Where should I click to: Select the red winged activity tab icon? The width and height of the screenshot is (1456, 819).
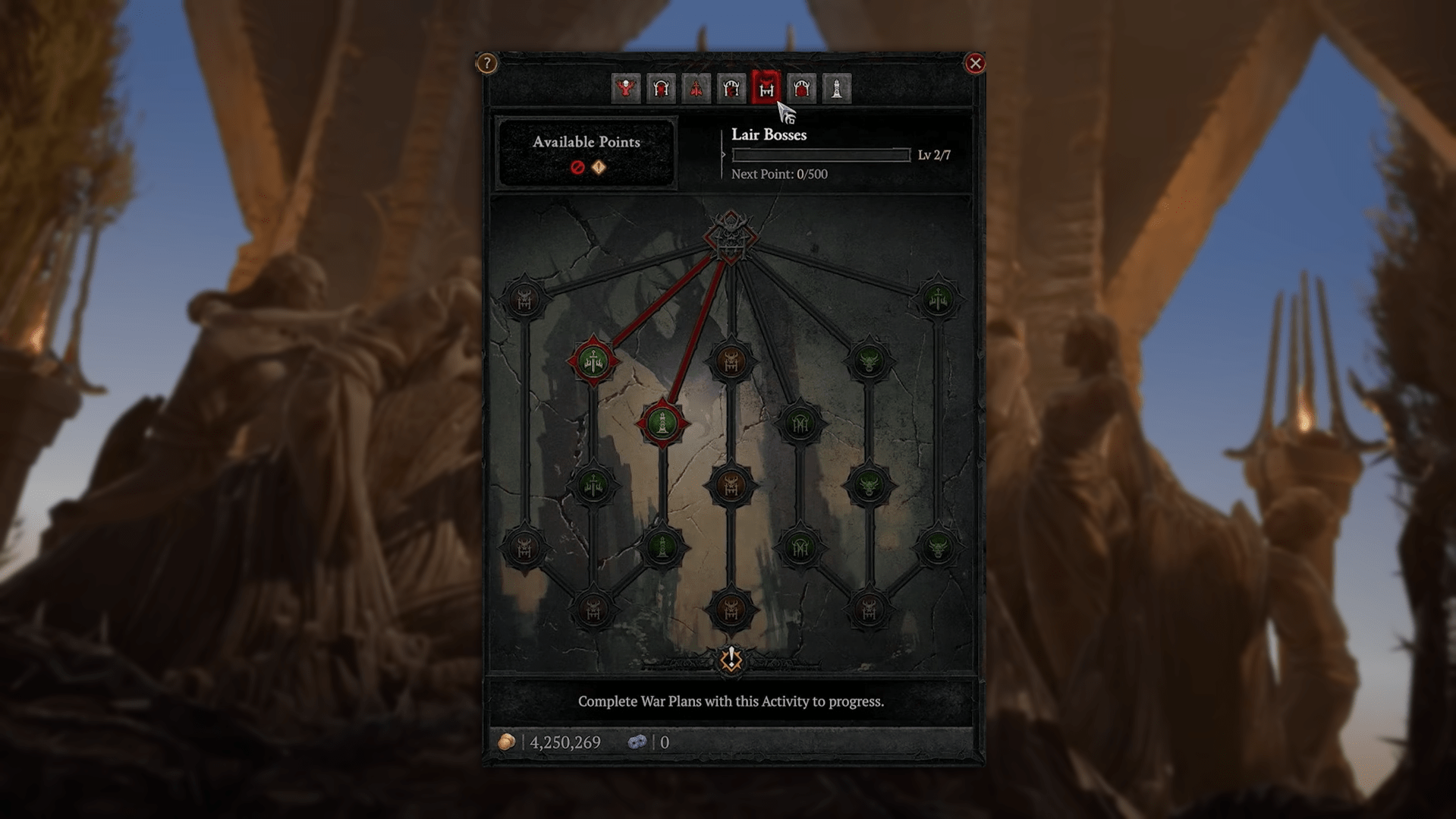point(624,88)
